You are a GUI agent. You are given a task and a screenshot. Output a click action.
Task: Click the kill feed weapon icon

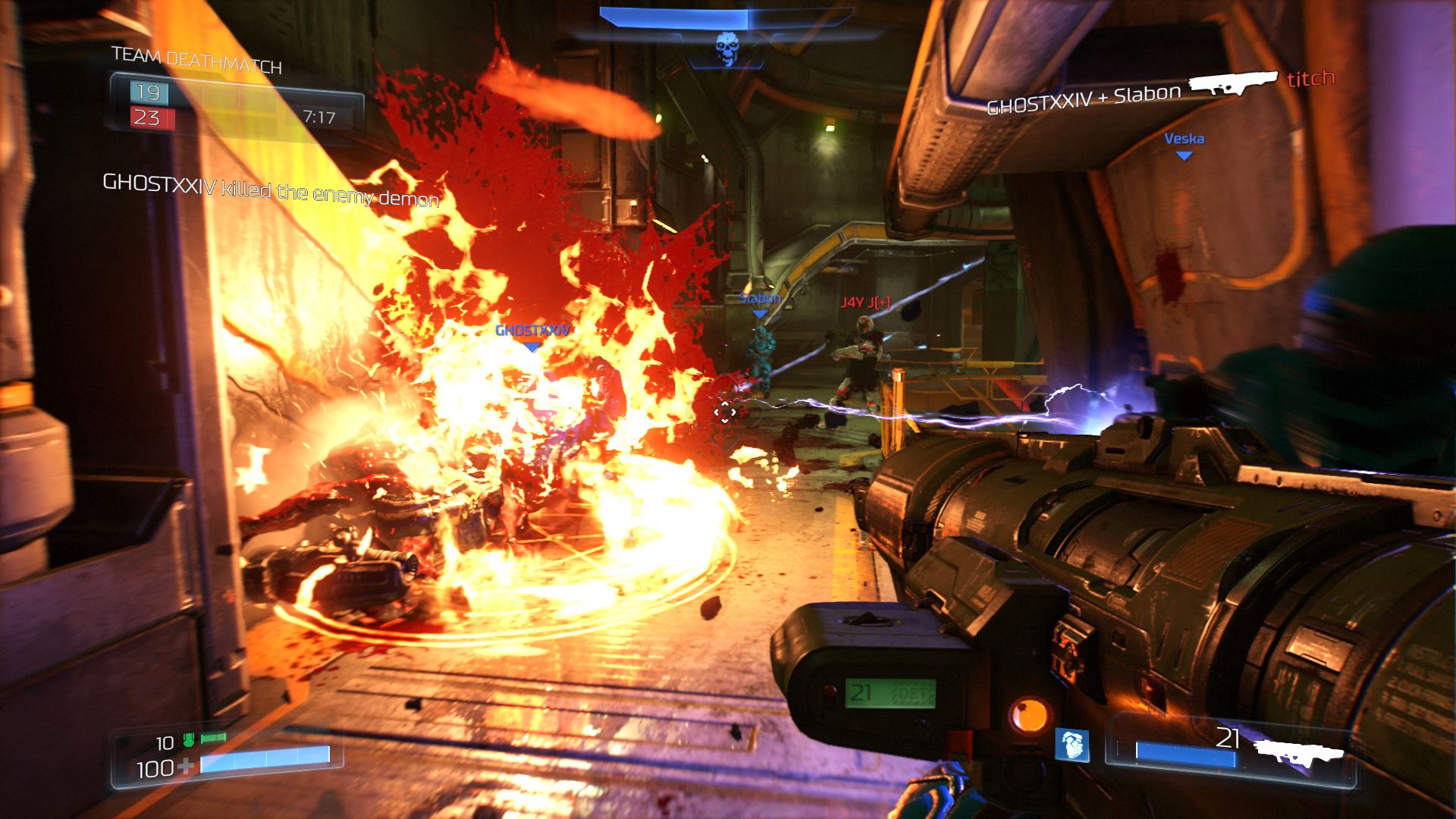[1233, 83]
